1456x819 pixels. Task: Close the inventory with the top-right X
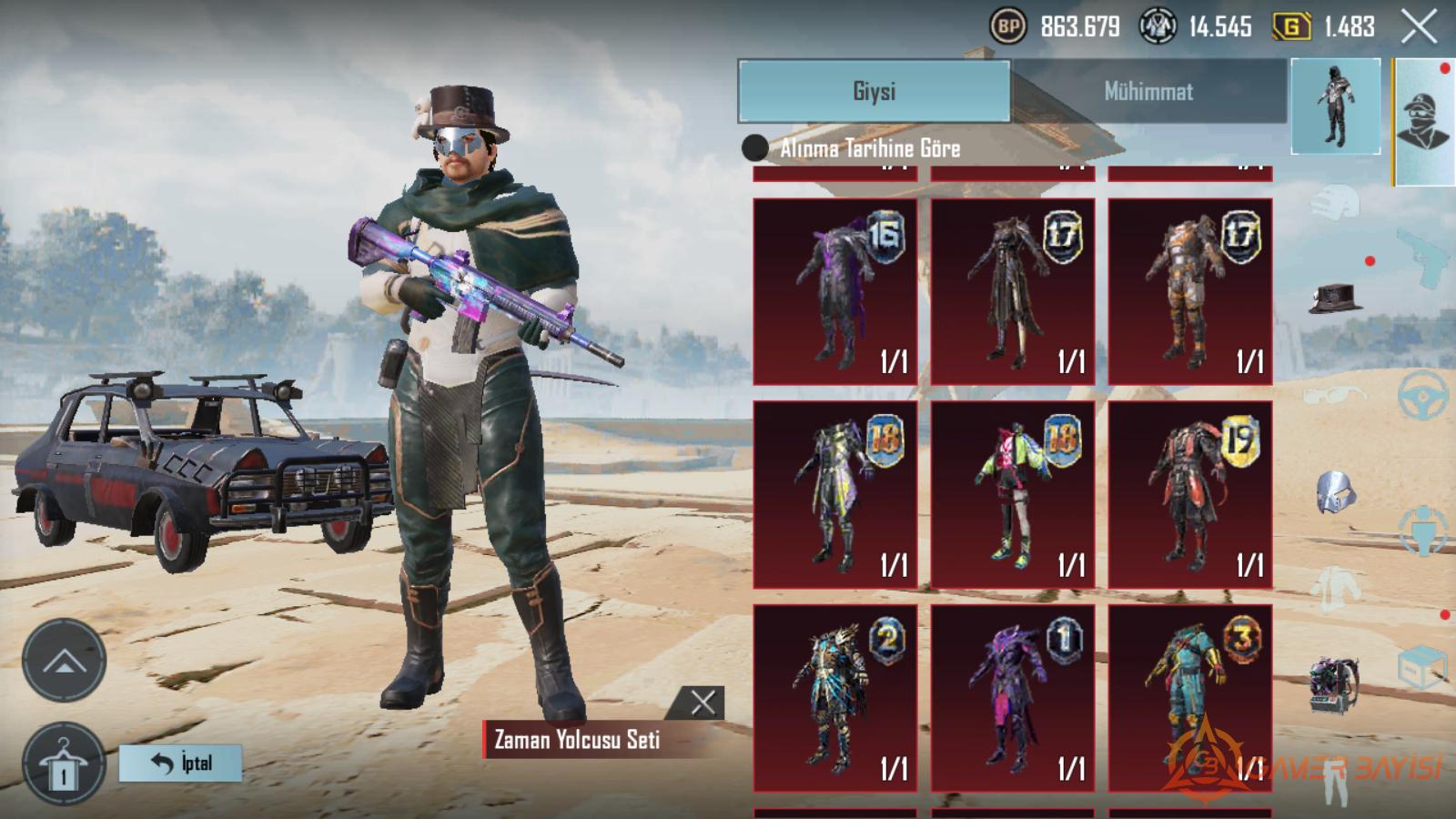click(1418, 26)
